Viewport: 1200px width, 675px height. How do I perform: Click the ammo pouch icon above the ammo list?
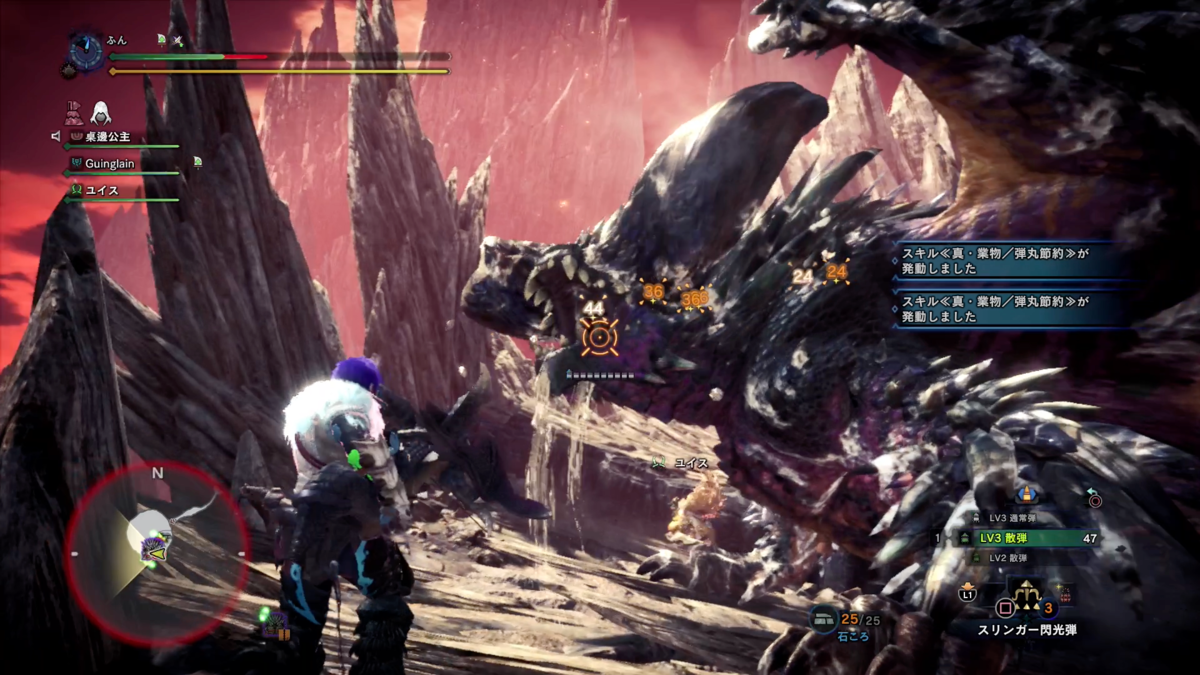click(1024, 494)
